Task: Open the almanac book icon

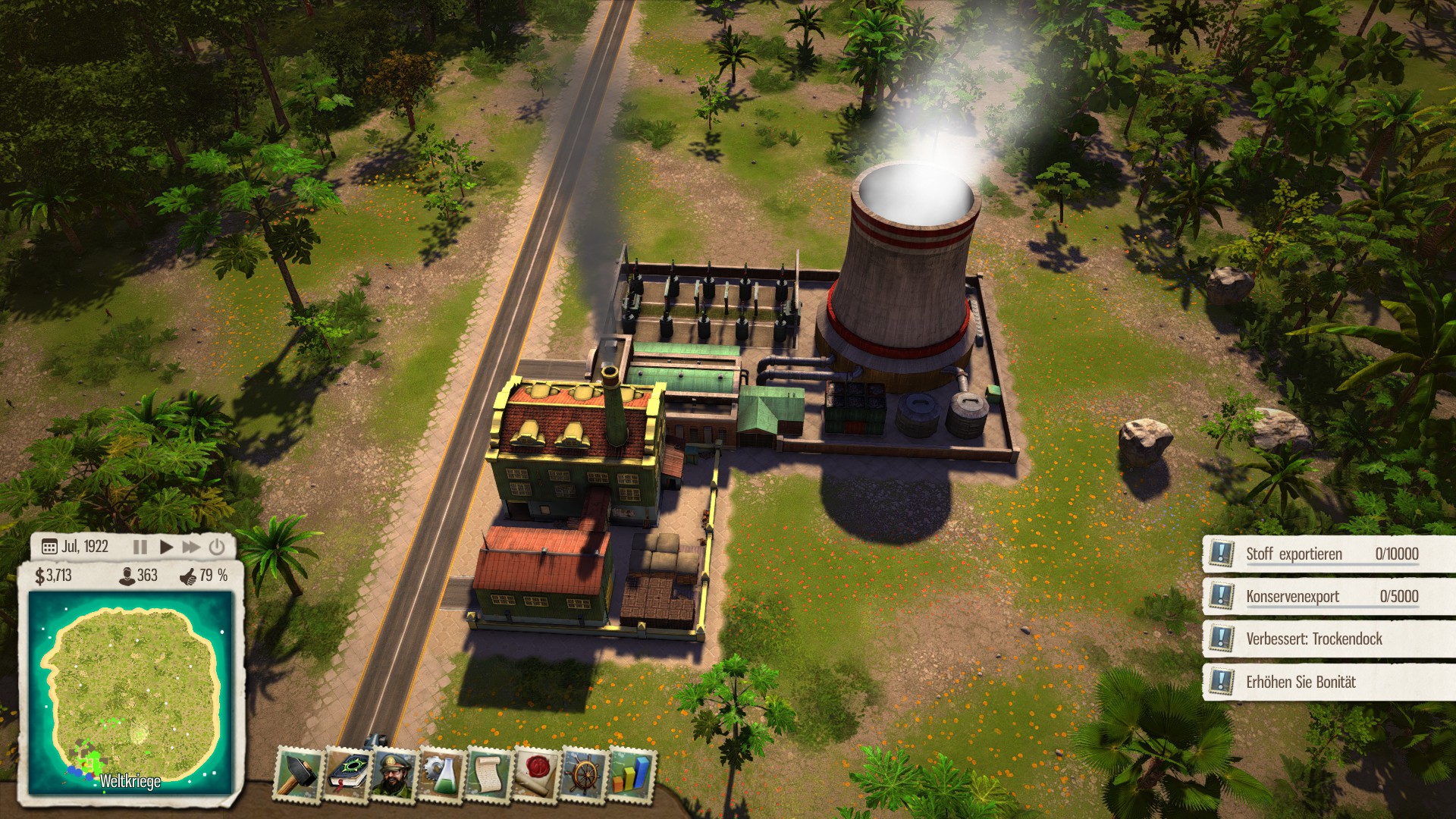Action: tap(346, 774)
